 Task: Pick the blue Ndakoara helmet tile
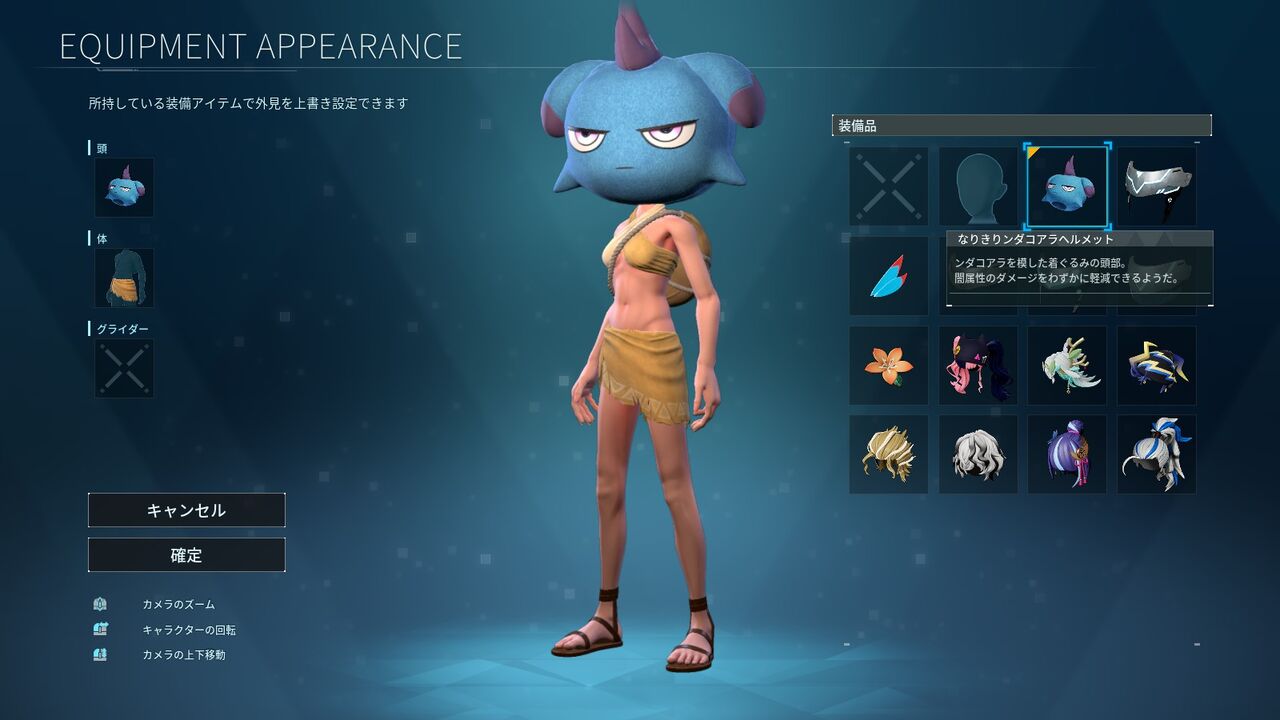tap(1067, 186)
